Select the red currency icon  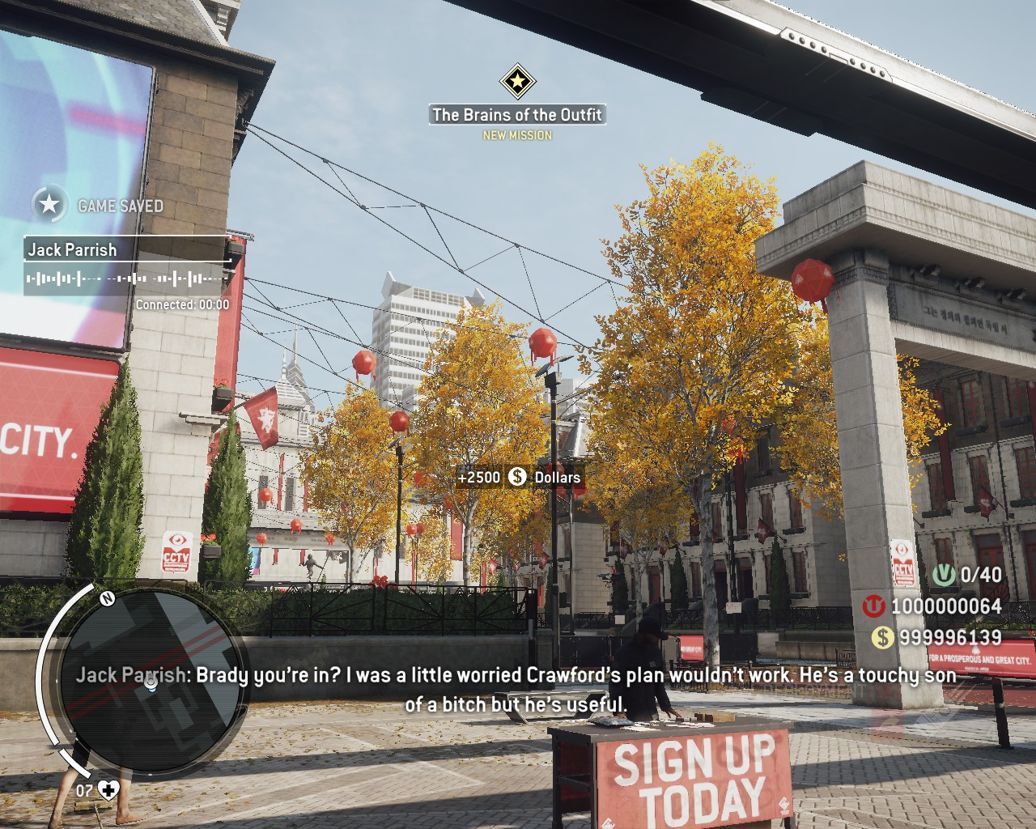coord(874,606)
